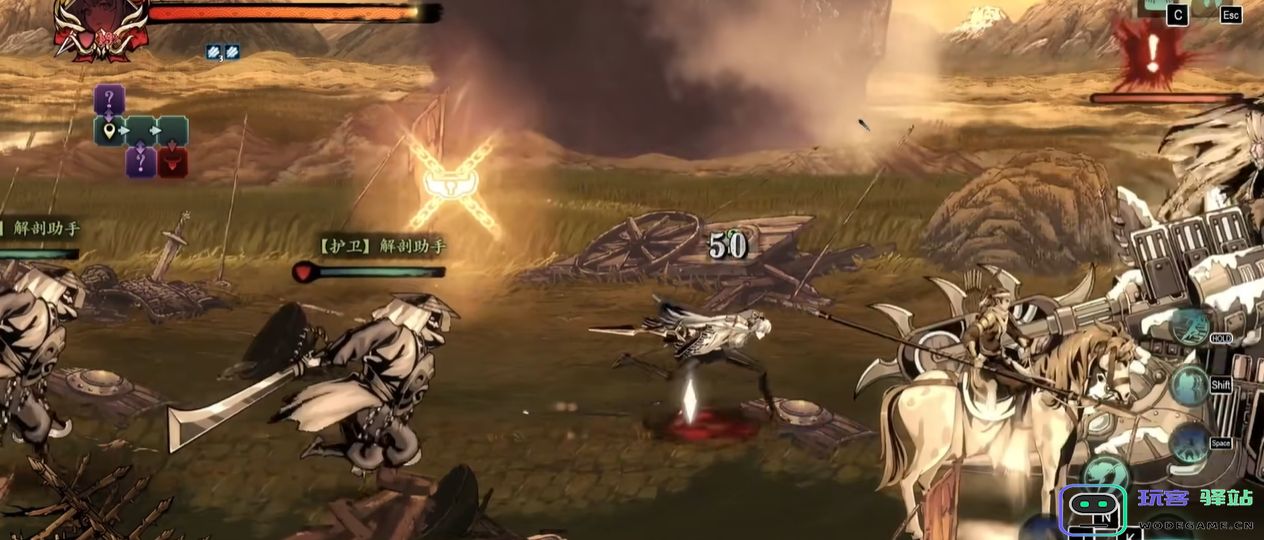This screenshot has width=1264, height=540.
Task: Pick the mystery room left of the boss node
Action: tap(140, 162)
